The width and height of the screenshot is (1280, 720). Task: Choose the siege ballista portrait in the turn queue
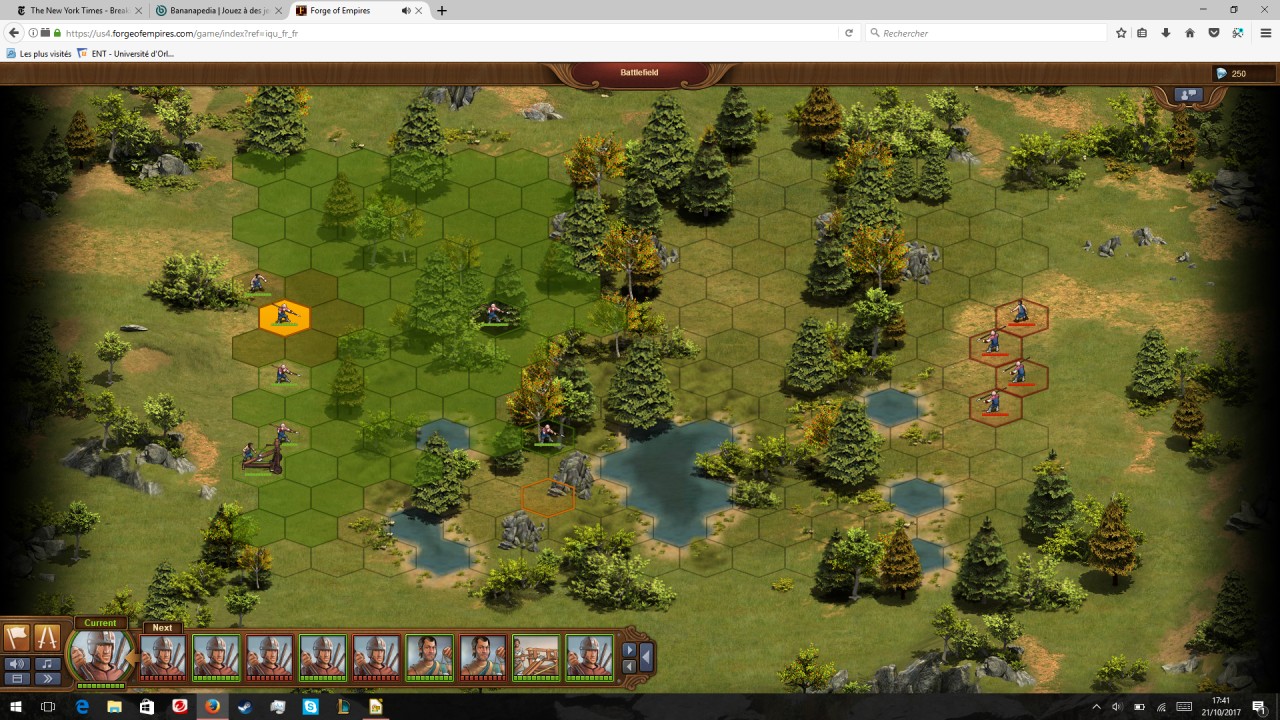536,657
